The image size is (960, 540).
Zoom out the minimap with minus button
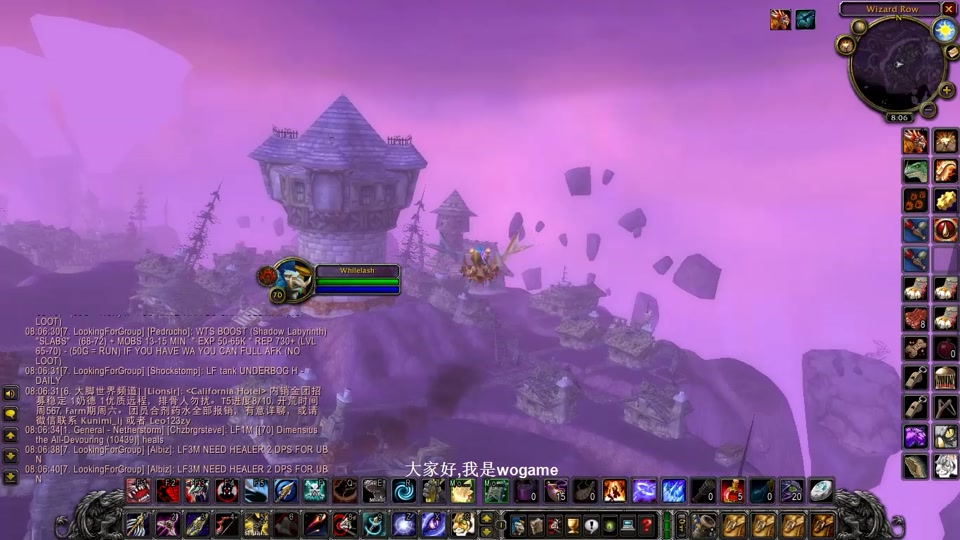(929, 109)
